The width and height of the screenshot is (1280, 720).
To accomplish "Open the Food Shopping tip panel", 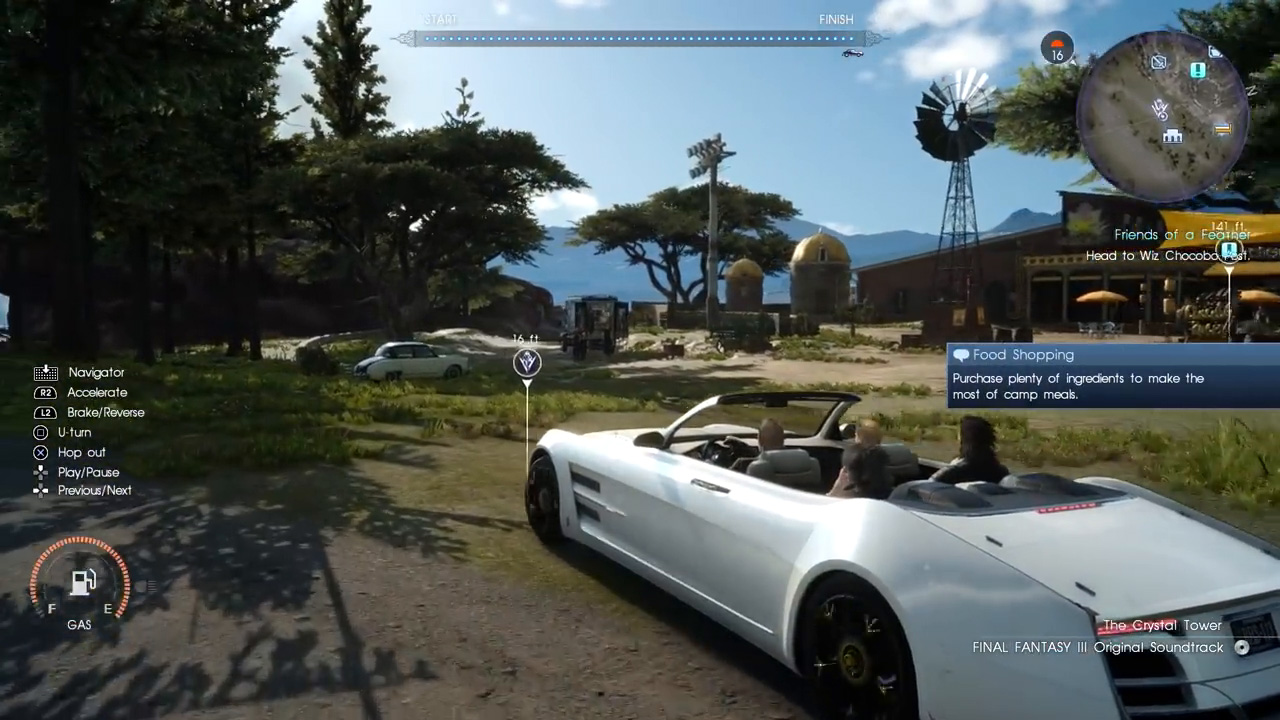I will pos(1112,376).
